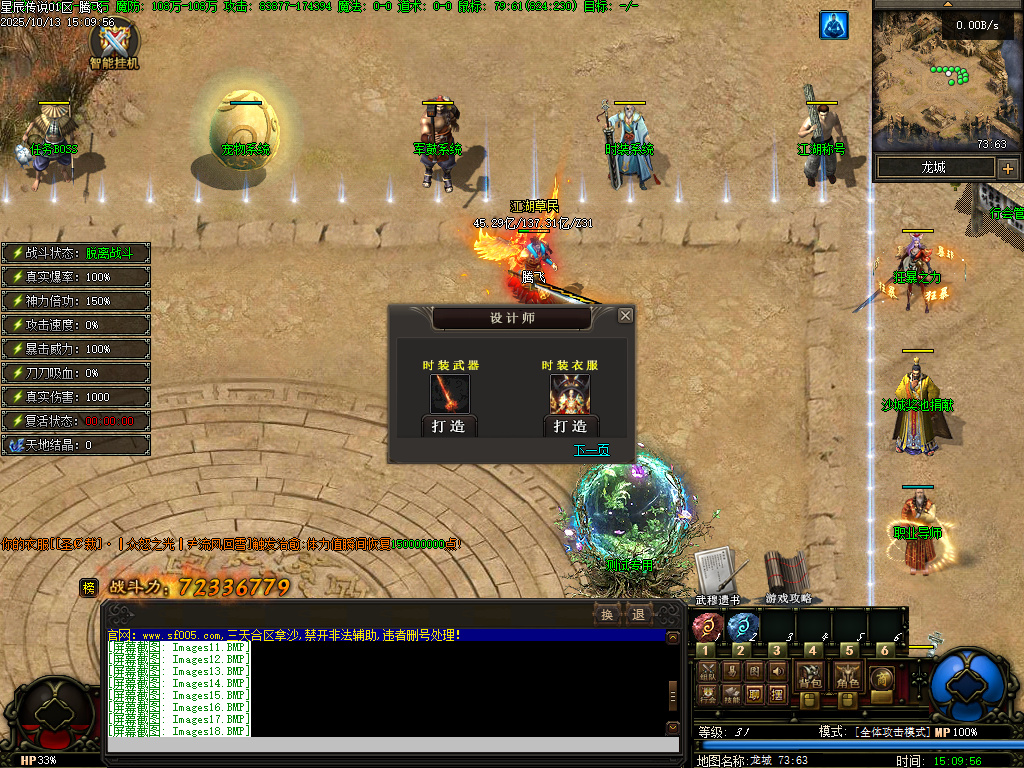Open the 游戏攻略 scroll guide
The height and width of the screenshot is (768, 1024).
(x=787, y=574)
